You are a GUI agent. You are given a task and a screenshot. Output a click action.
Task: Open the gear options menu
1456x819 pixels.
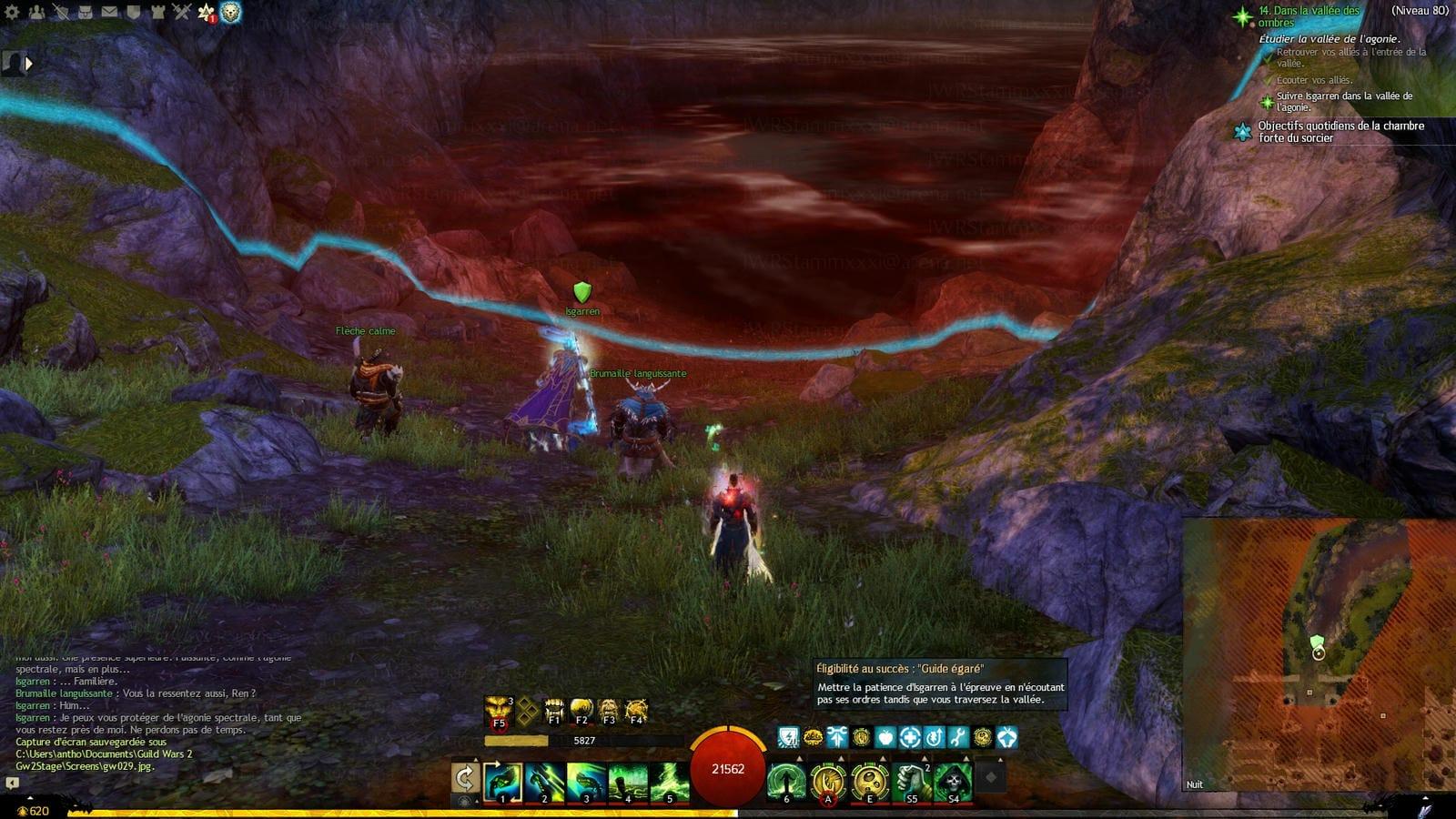pos(13,12)
